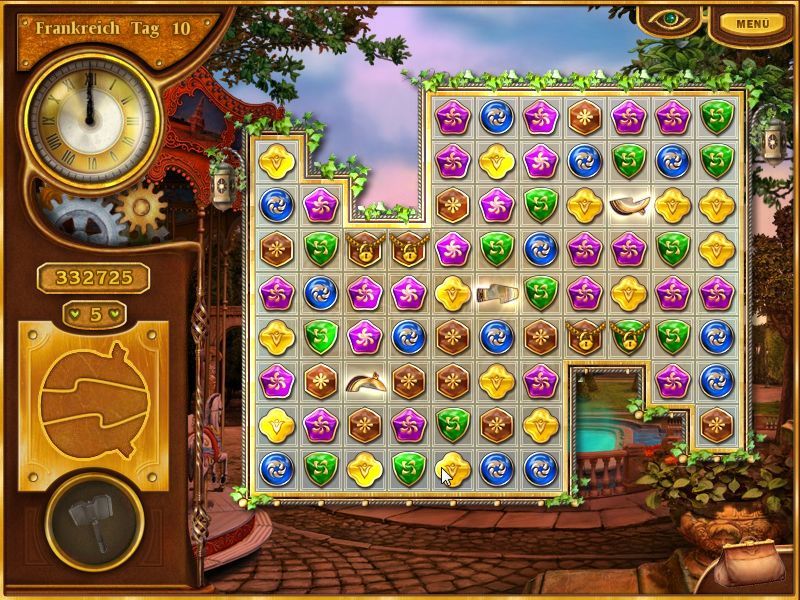This screenshot has height=600, width=800.
Task: Select the hammer power-up
Action: point(94,521)
